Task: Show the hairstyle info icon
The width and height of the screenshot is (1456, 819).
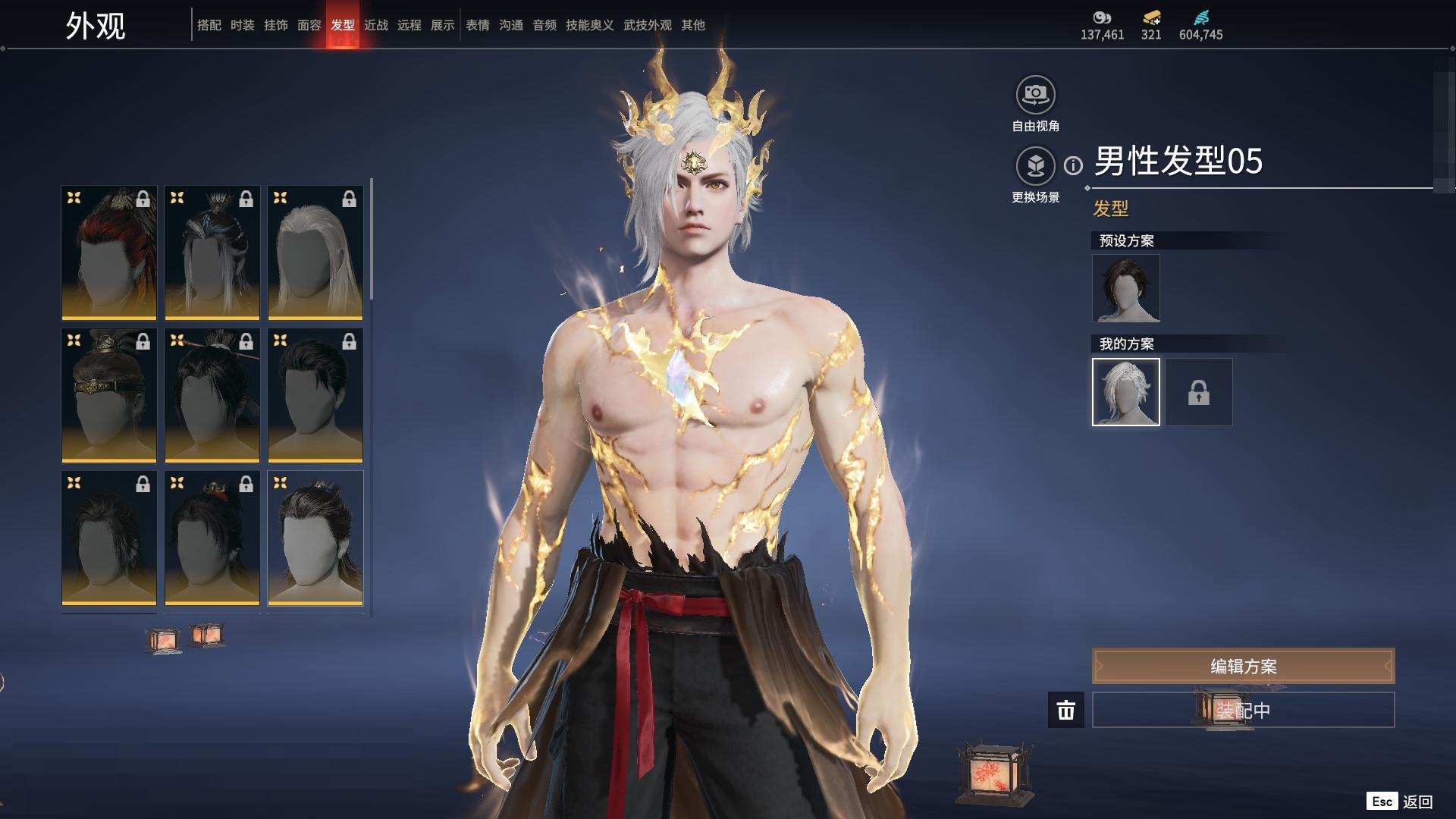Action: pos(1073,165)
